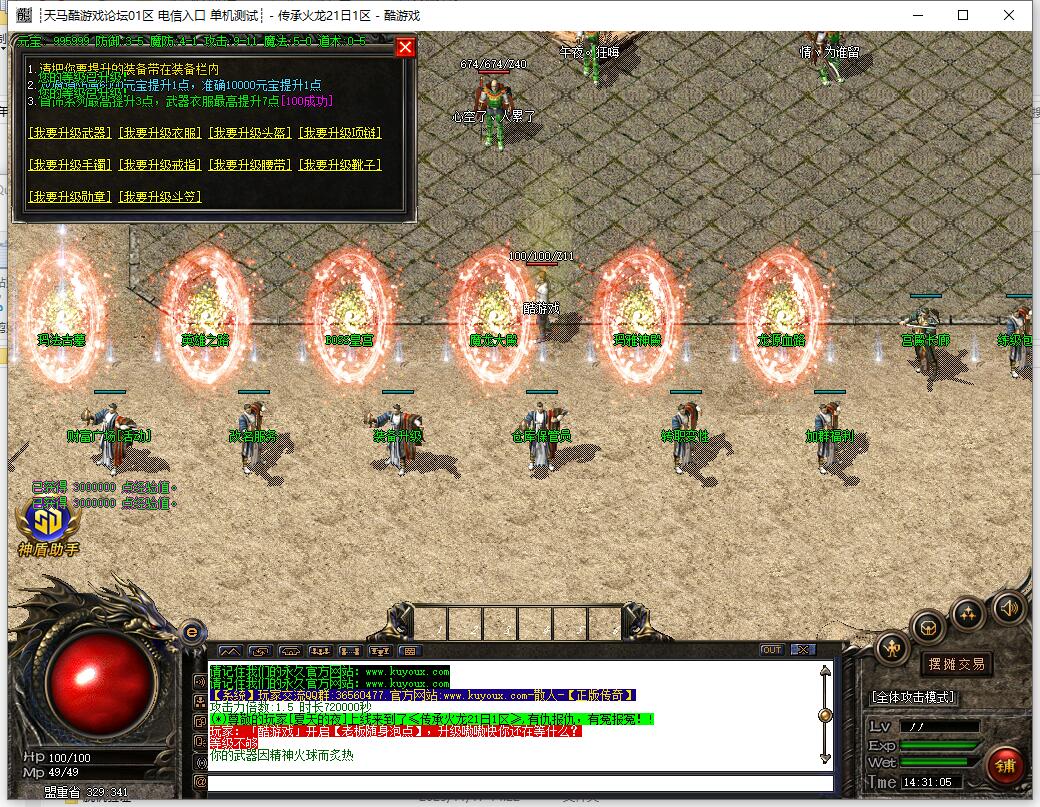The height and width of the screenshot is (807, 1040).
Task: Open the 神盾助手 shield assistant
Action: pos(49,527)
